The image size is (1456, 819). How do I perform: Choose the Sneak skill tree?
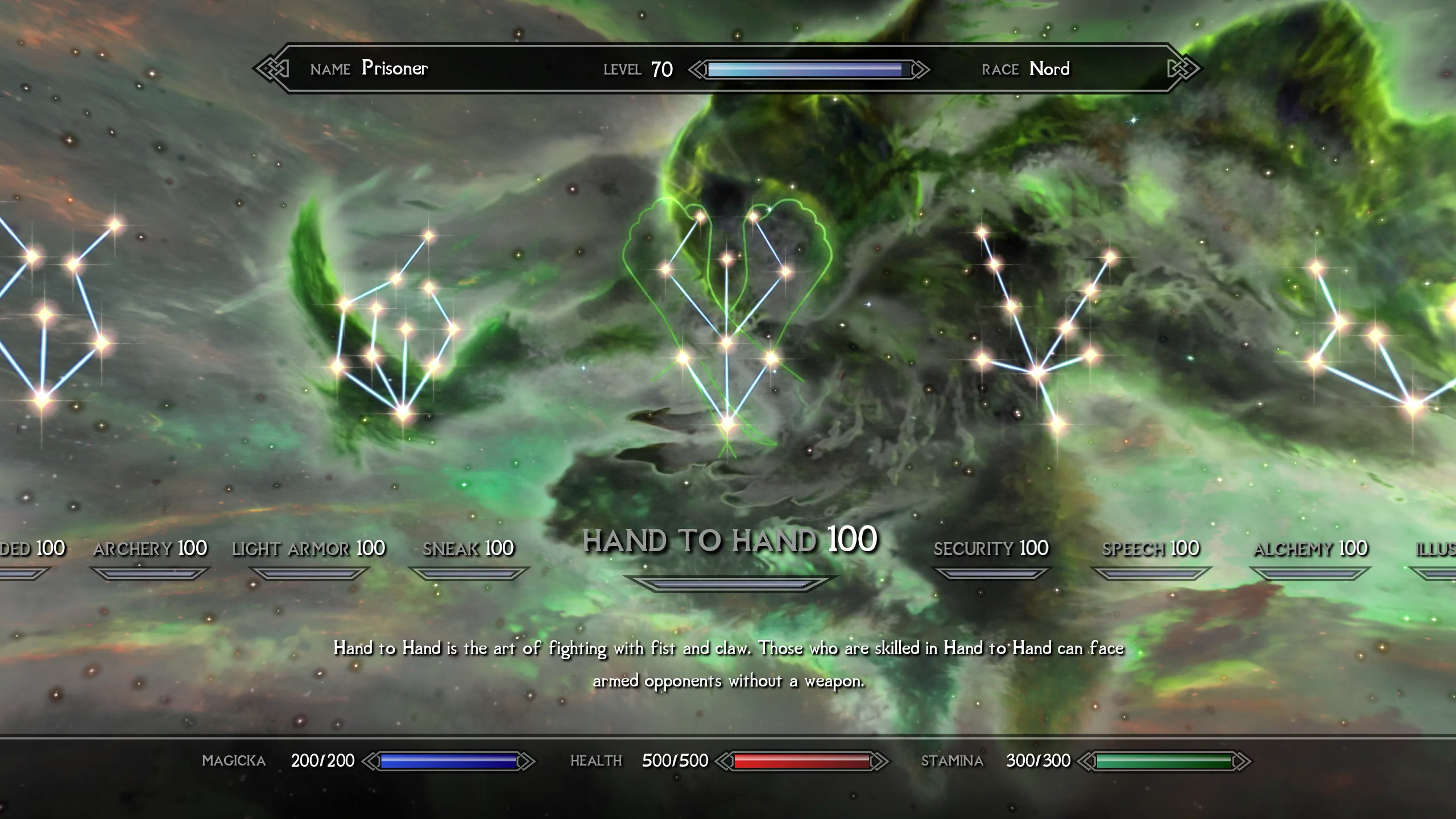[x=468, y=549]
